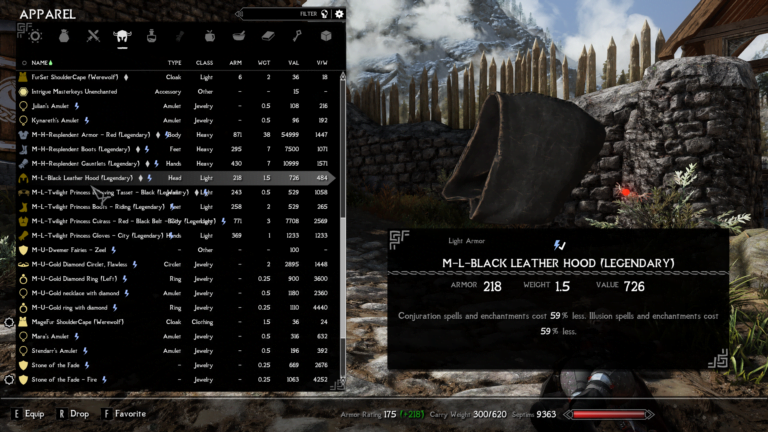The image size is (768, 432).
Task: Select FurSet ShoulderCape (Werewolf) row
Action: (80, 76)
